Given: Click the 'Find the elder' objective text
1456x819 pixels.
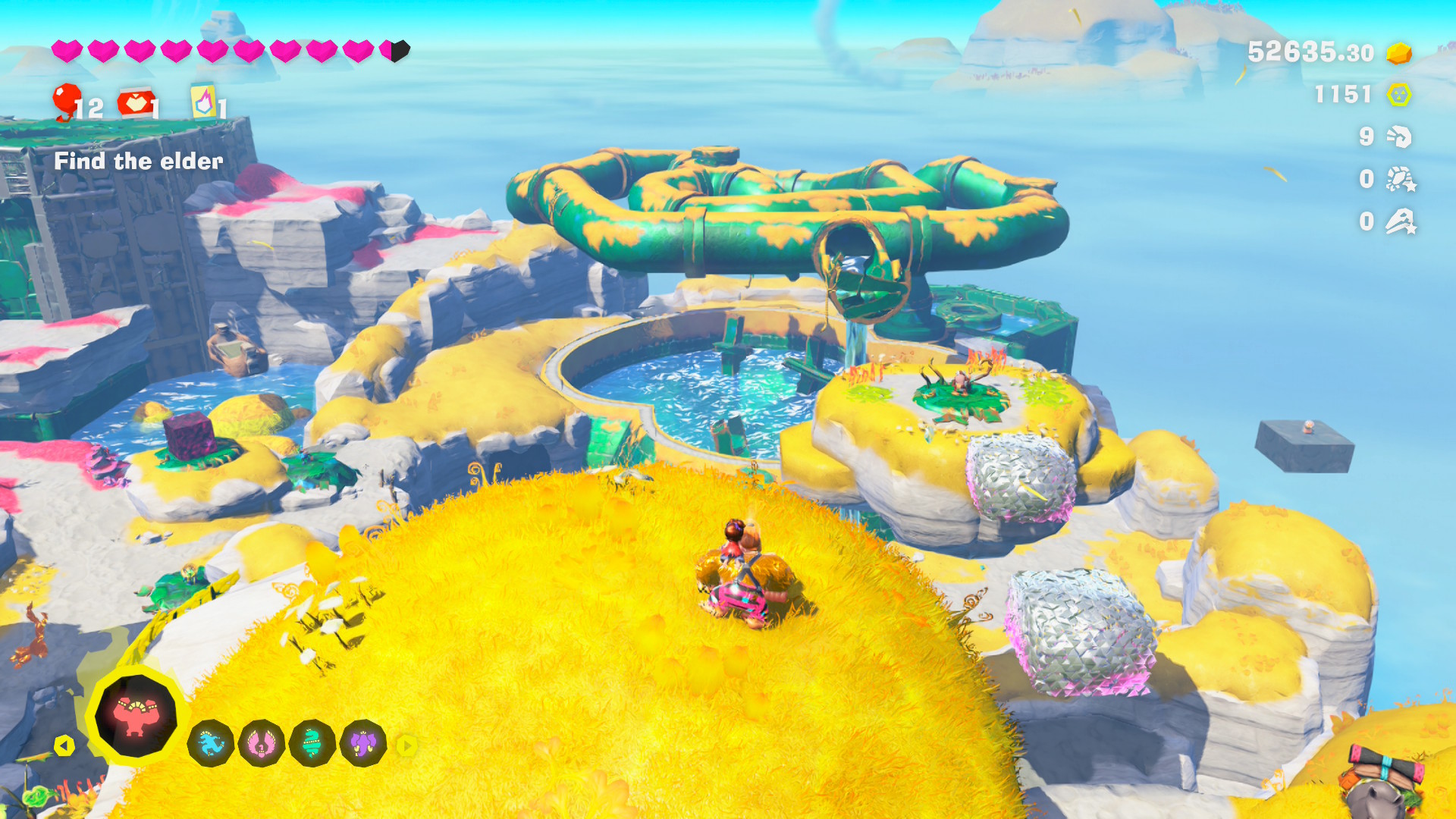Looking at the screenshot, I should [x=138, y=162].
